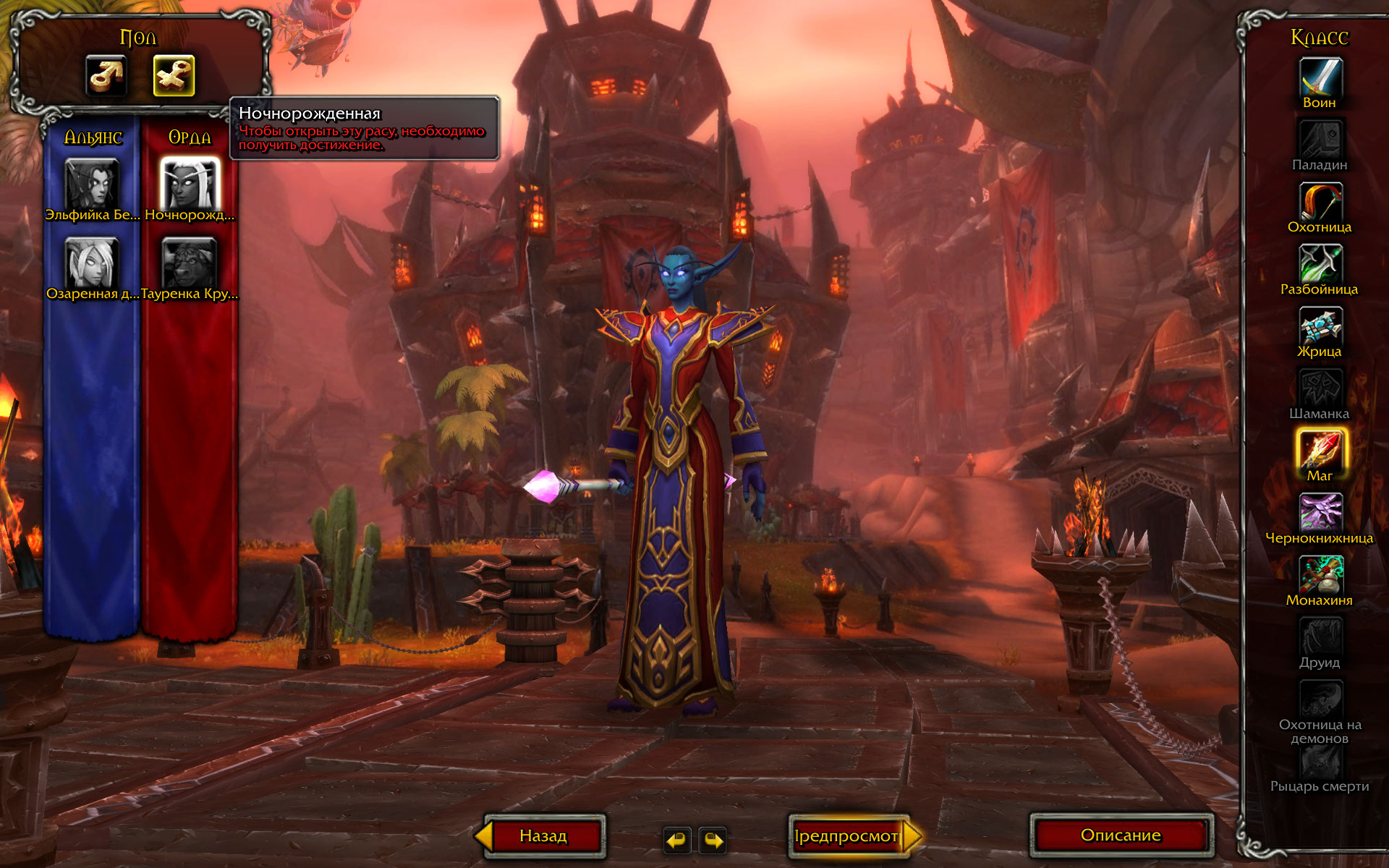Image resolution: width=1389 pixels, height=868 pixels.
Task: Rotate character with the right arrow button
Action: [x=713, y=841]
